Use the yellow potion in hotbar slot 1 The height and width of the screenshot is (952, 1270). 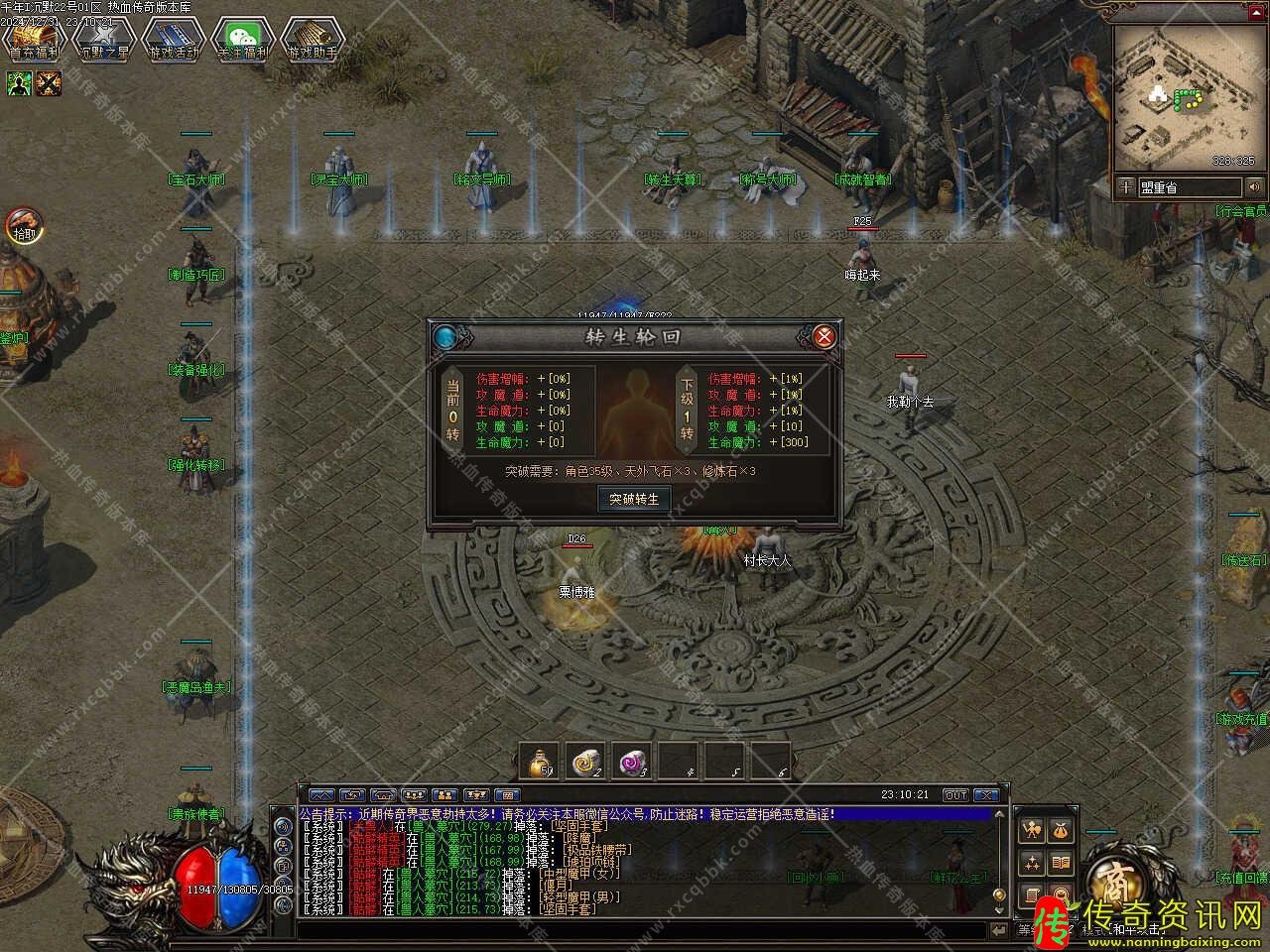click(539, 761)
